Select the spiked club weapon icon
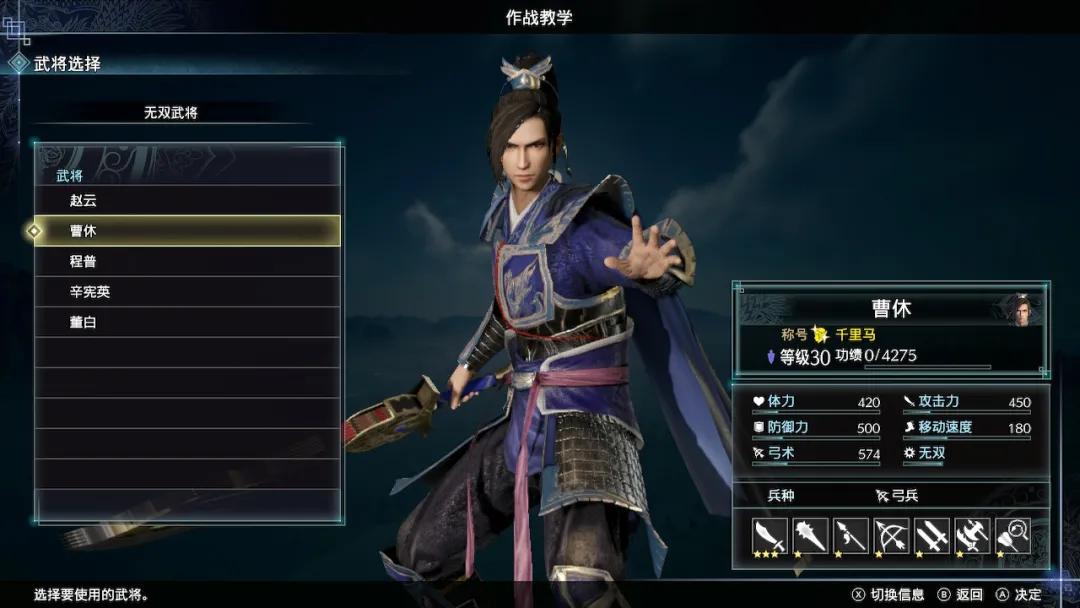 [811, 536]
